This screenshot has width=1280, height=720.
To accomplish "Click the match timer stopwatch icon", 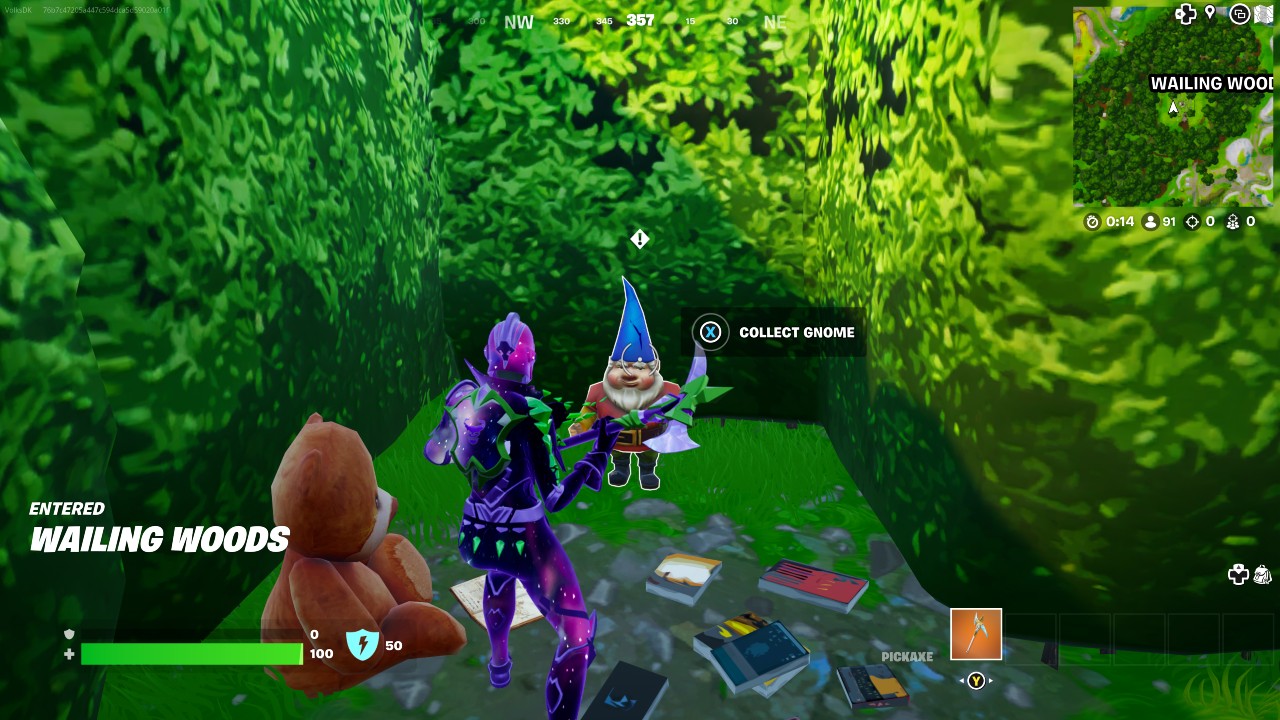I will pos(1091,222).
